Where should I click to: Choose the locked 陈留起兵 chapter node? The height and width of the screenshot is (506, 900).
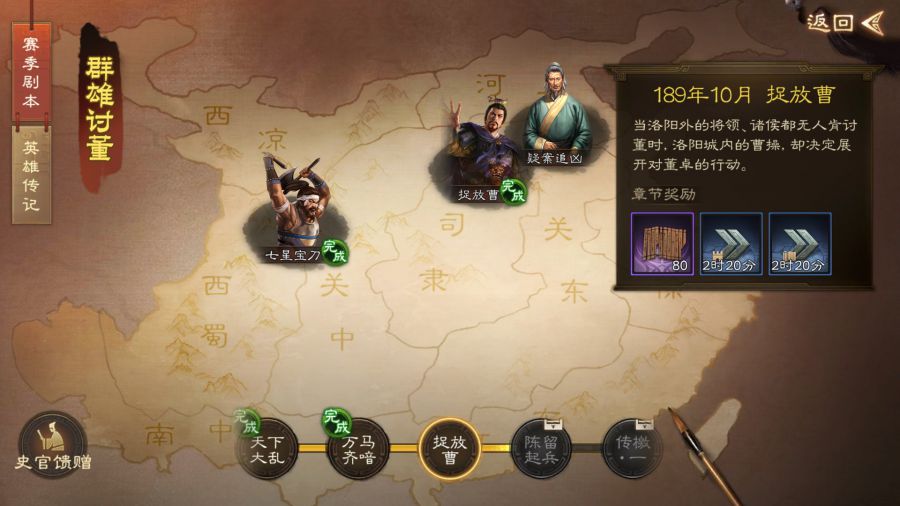pyautogui.click(x=541, y=448)
